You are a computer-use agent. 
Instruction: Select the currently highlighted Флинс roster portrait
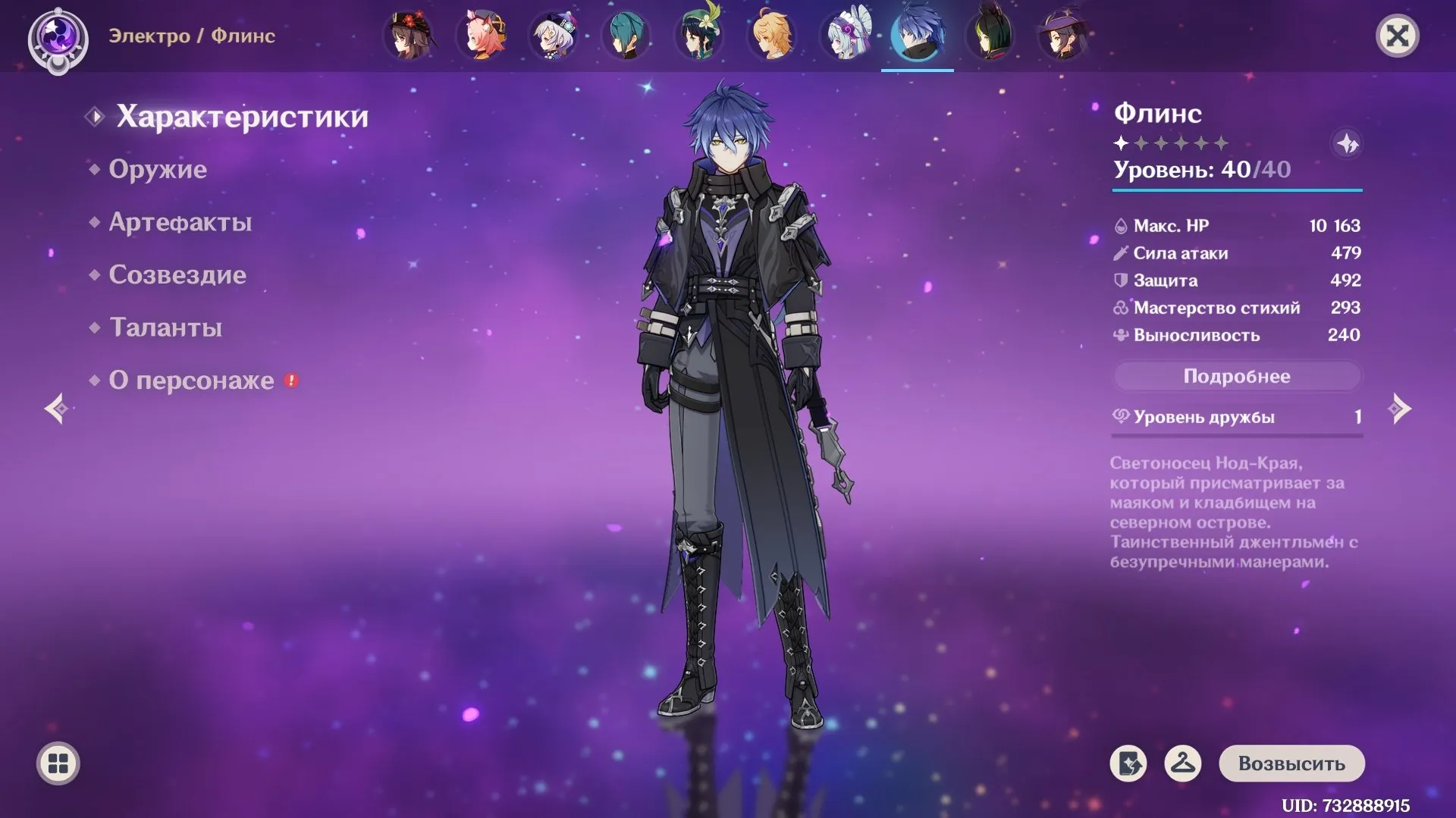click(x=918, y=34)
